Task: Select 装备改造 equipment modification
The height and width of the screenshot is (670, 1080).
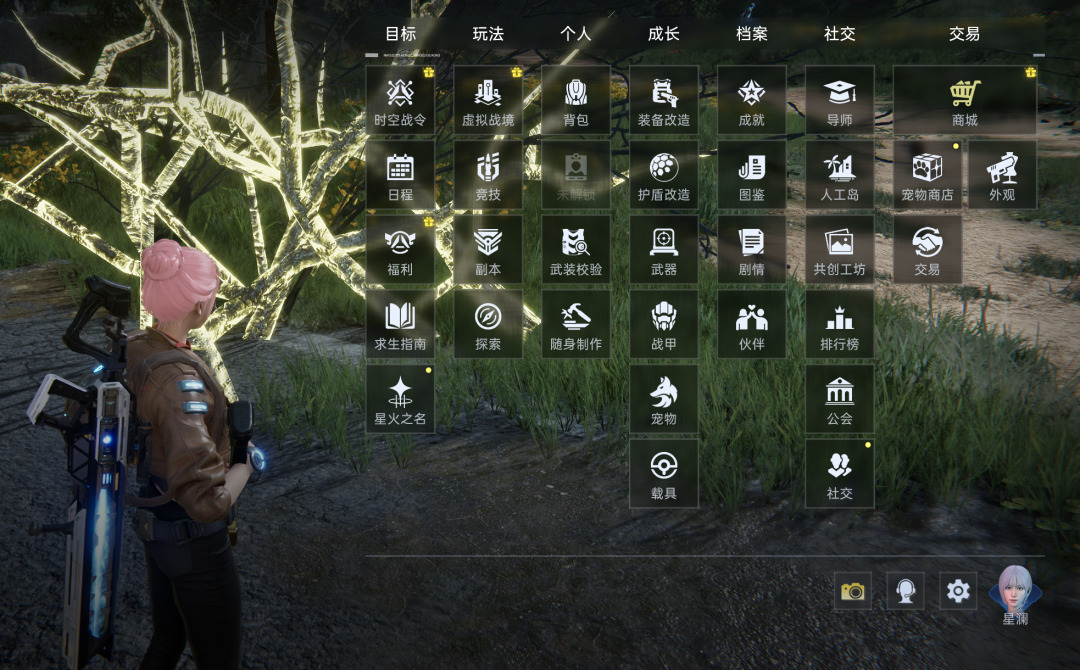Action: [x=664, y=100]
